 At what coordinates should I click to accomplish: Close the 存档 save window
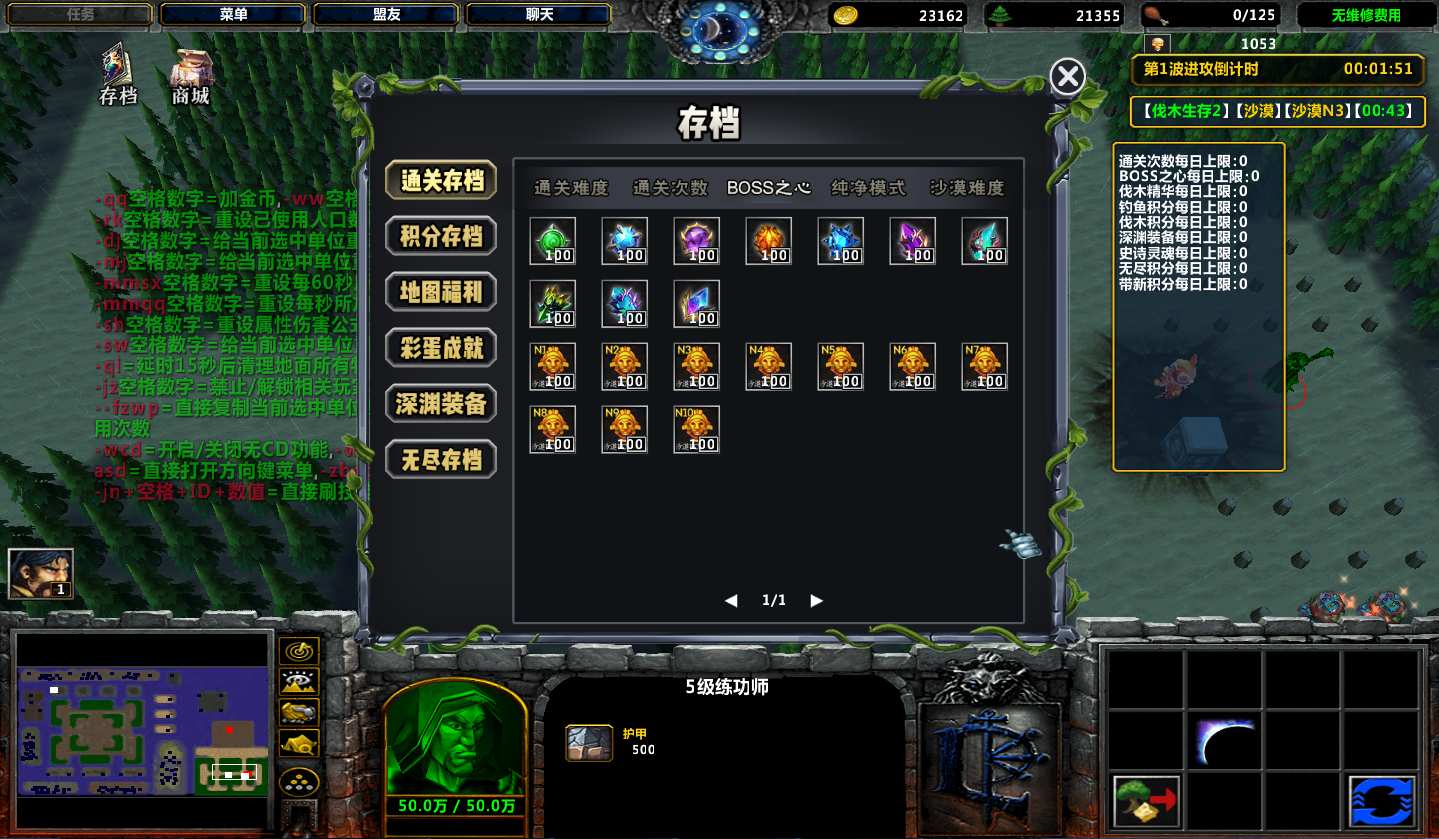(1068, 76)
